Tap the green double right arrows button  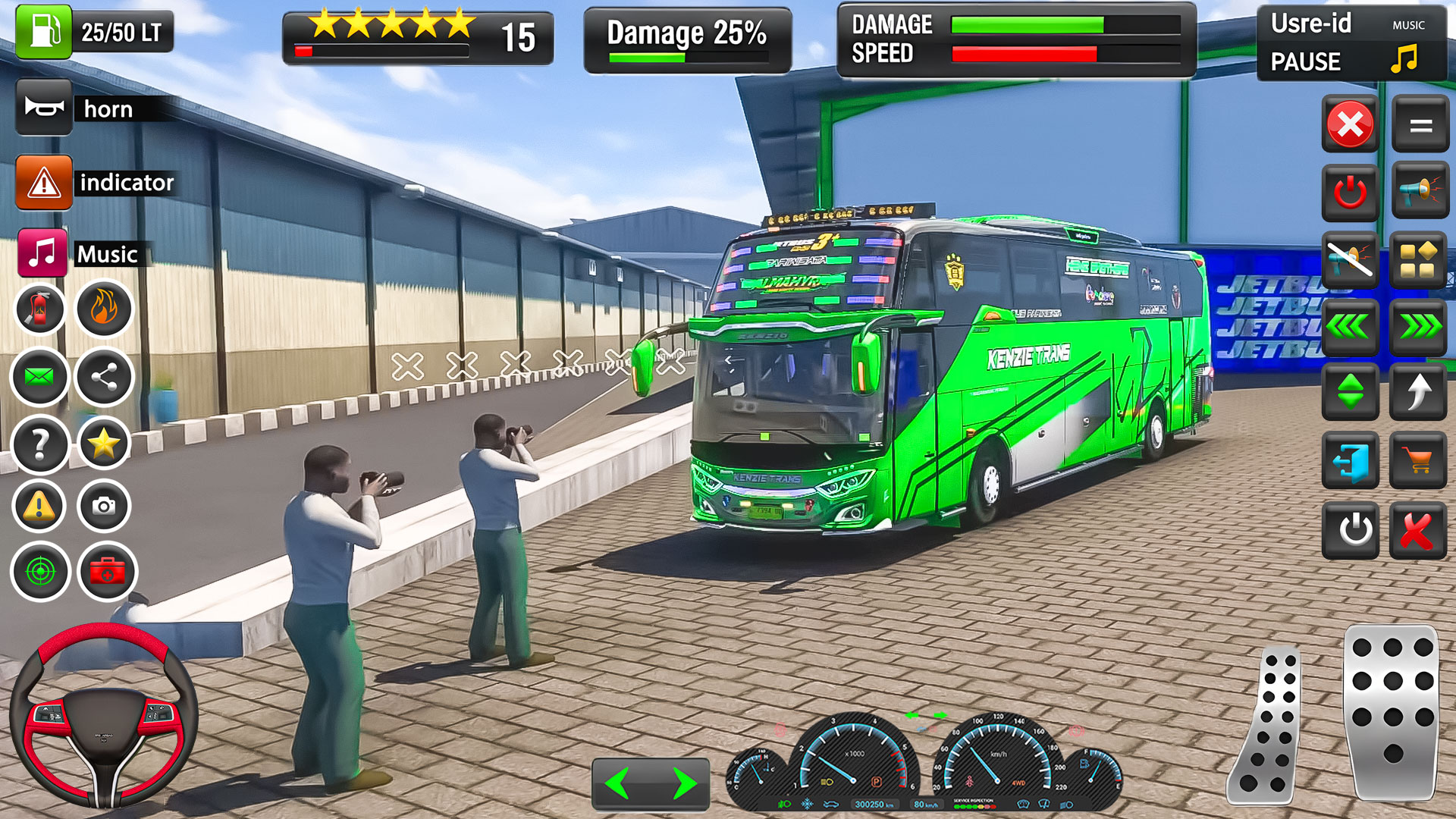1419,328
